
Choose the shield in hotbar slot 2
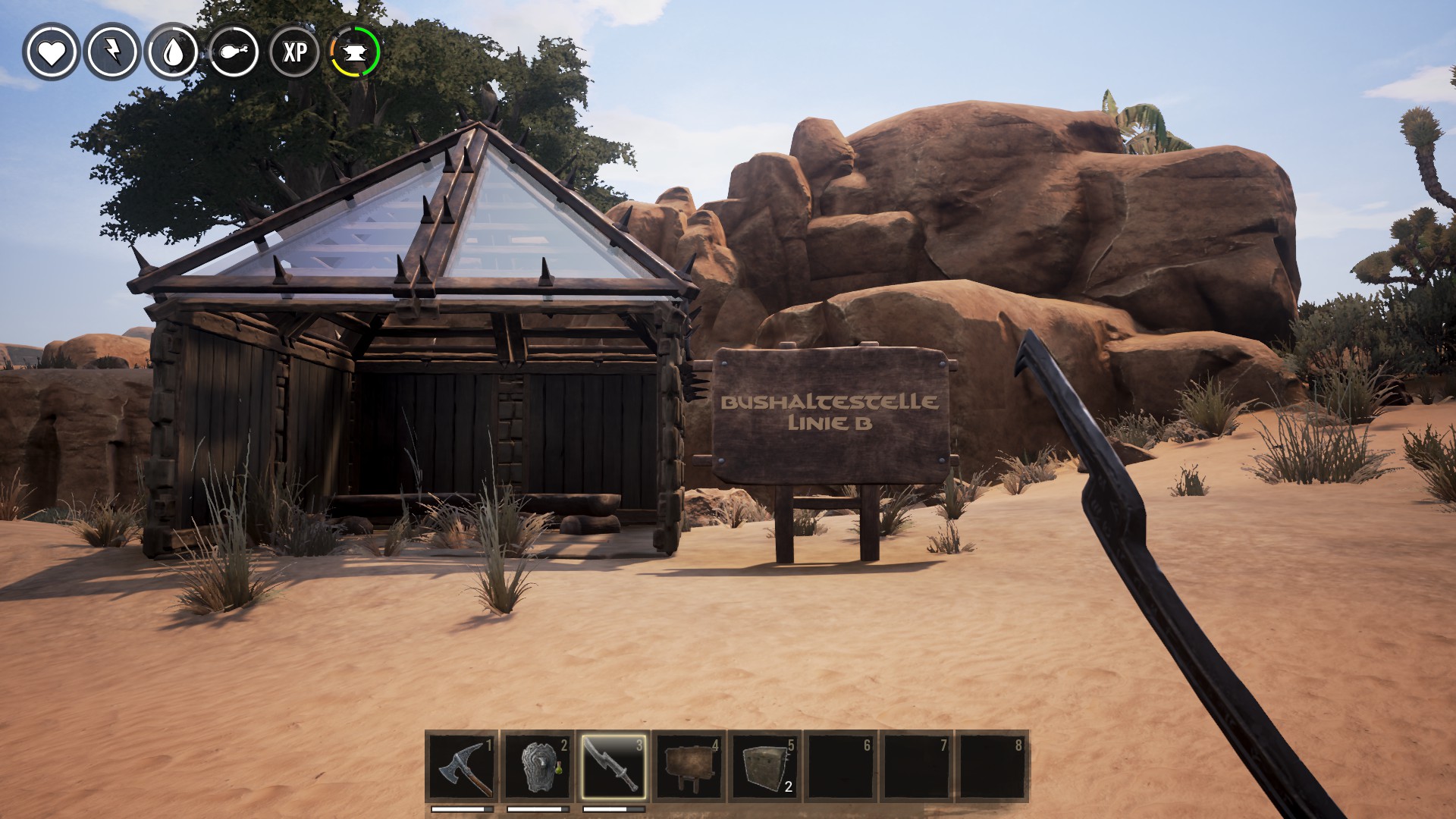coord(538,767)
